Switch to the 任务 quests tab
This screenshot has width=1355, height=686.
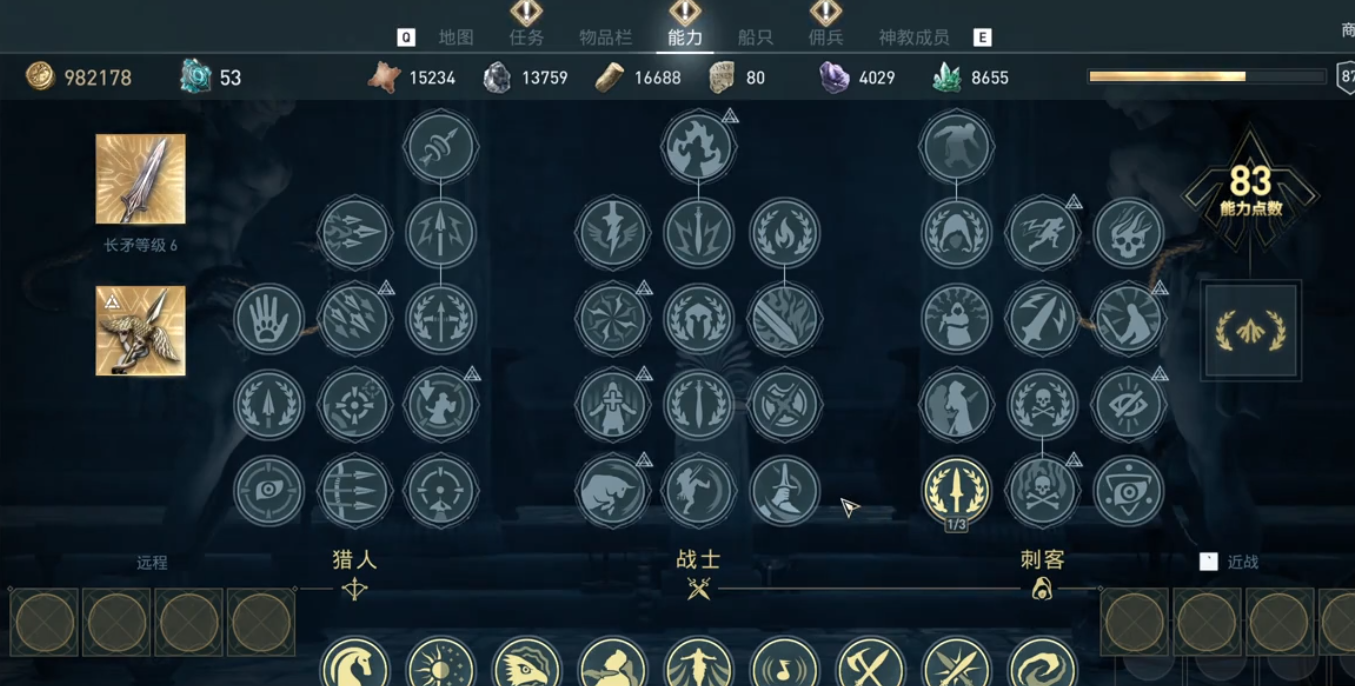[526, 38]
